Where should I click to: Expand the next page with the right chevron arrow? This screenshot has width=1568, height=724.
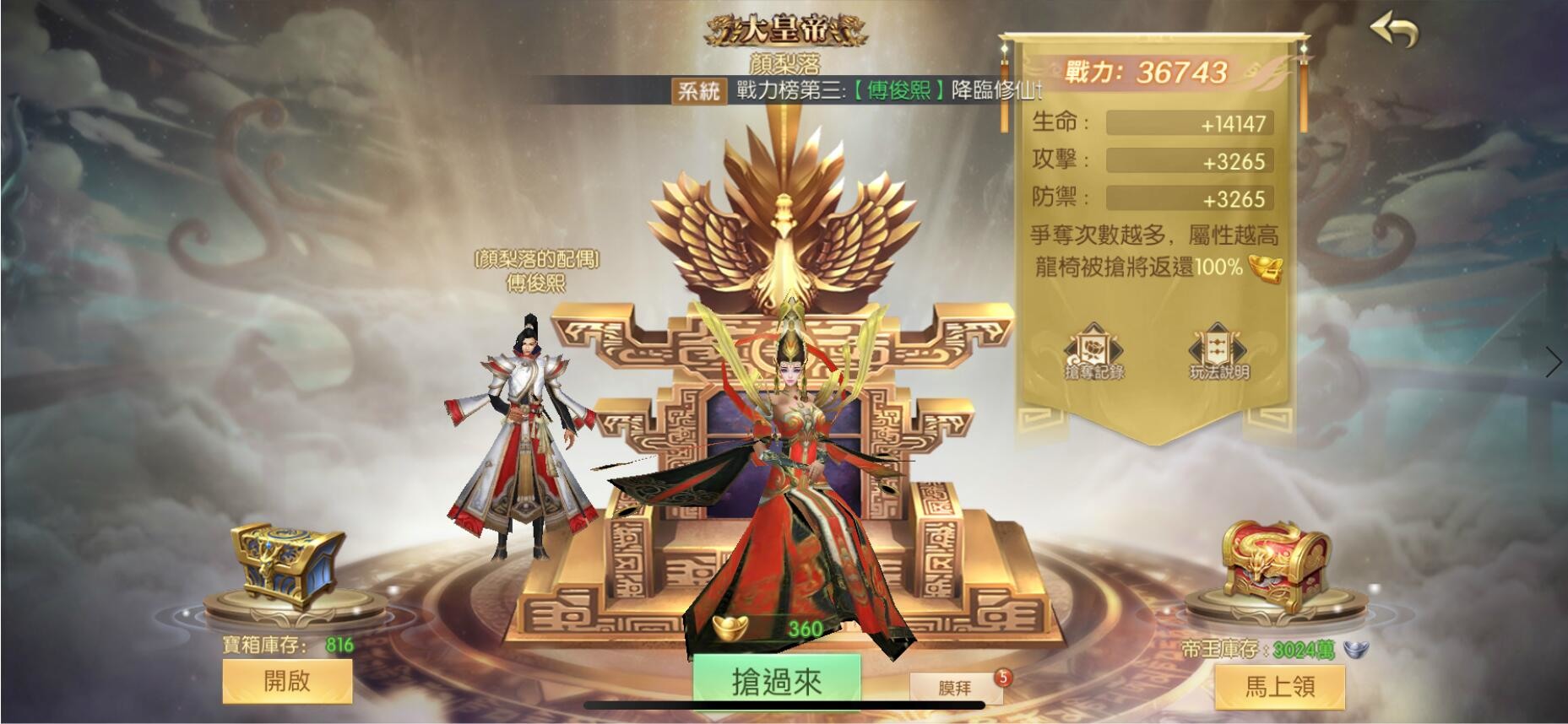pyautogui.click(x=1554, y=363)
